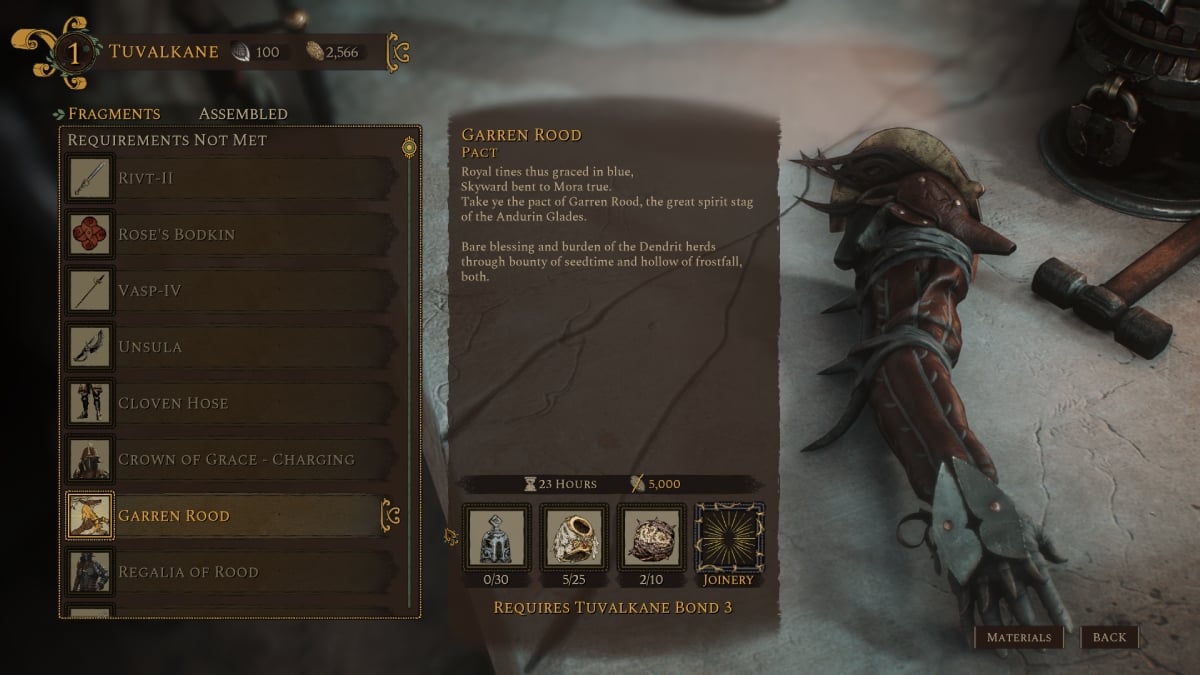Open the Materials screen
This screenshot has height=675, width=1200.
click(1018, 637)
